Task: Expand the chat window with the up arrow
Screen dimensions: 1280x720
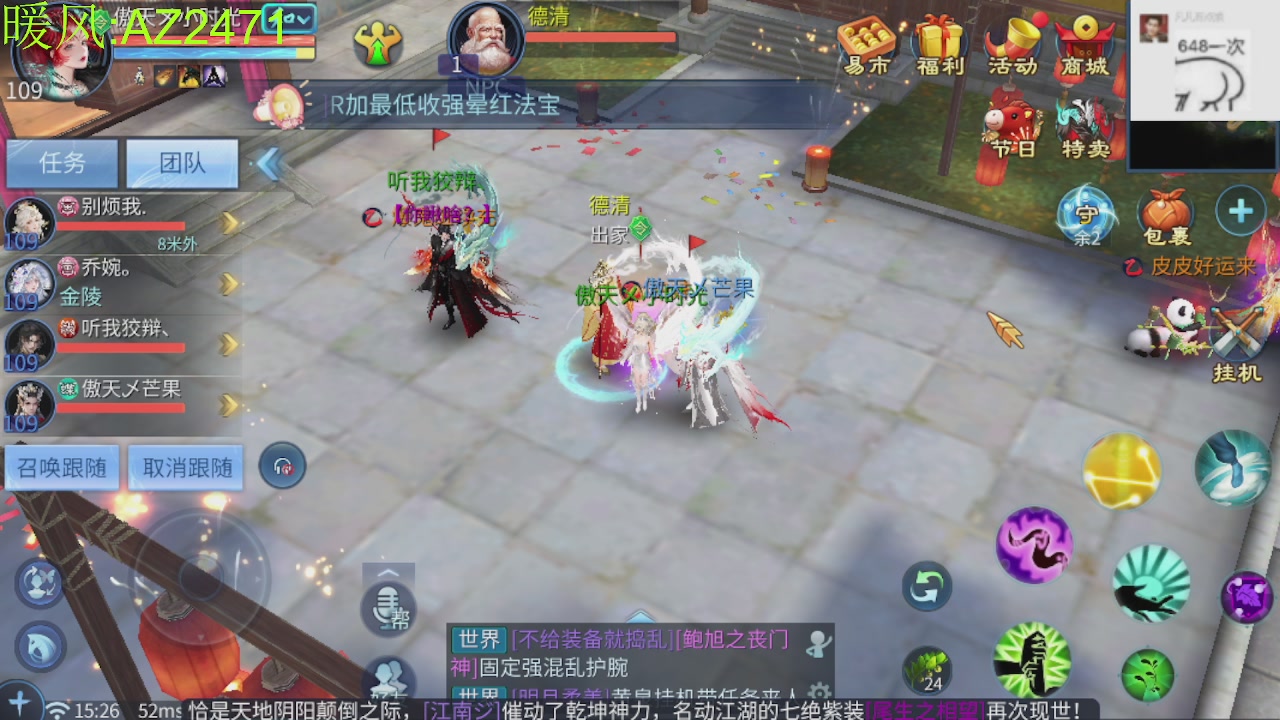Action: [388, 573]
